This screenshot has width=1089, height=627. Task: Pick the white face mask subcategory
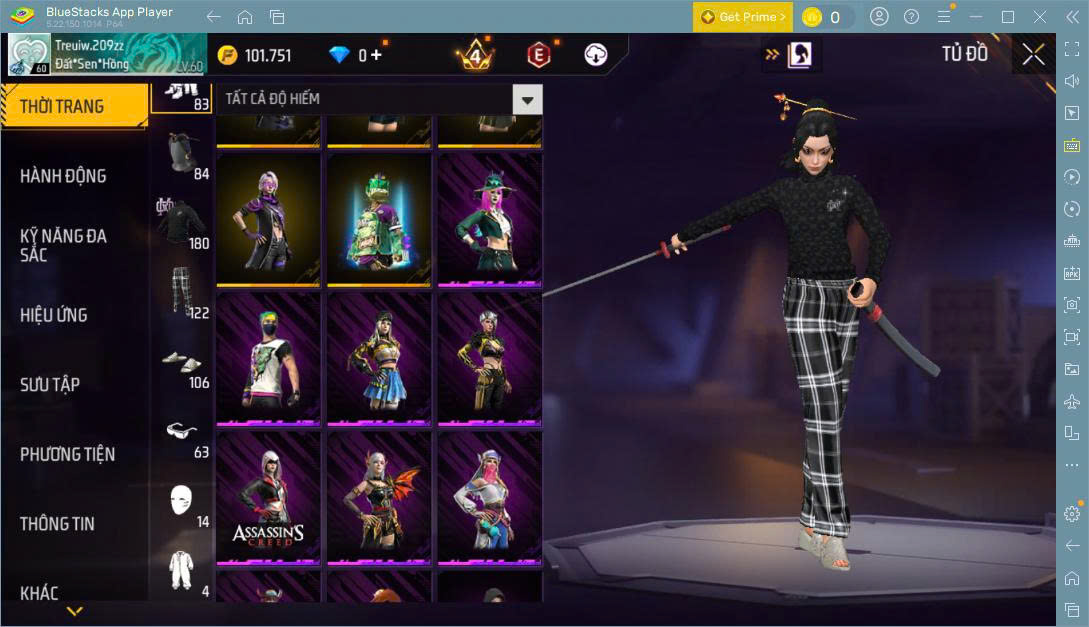181,499
